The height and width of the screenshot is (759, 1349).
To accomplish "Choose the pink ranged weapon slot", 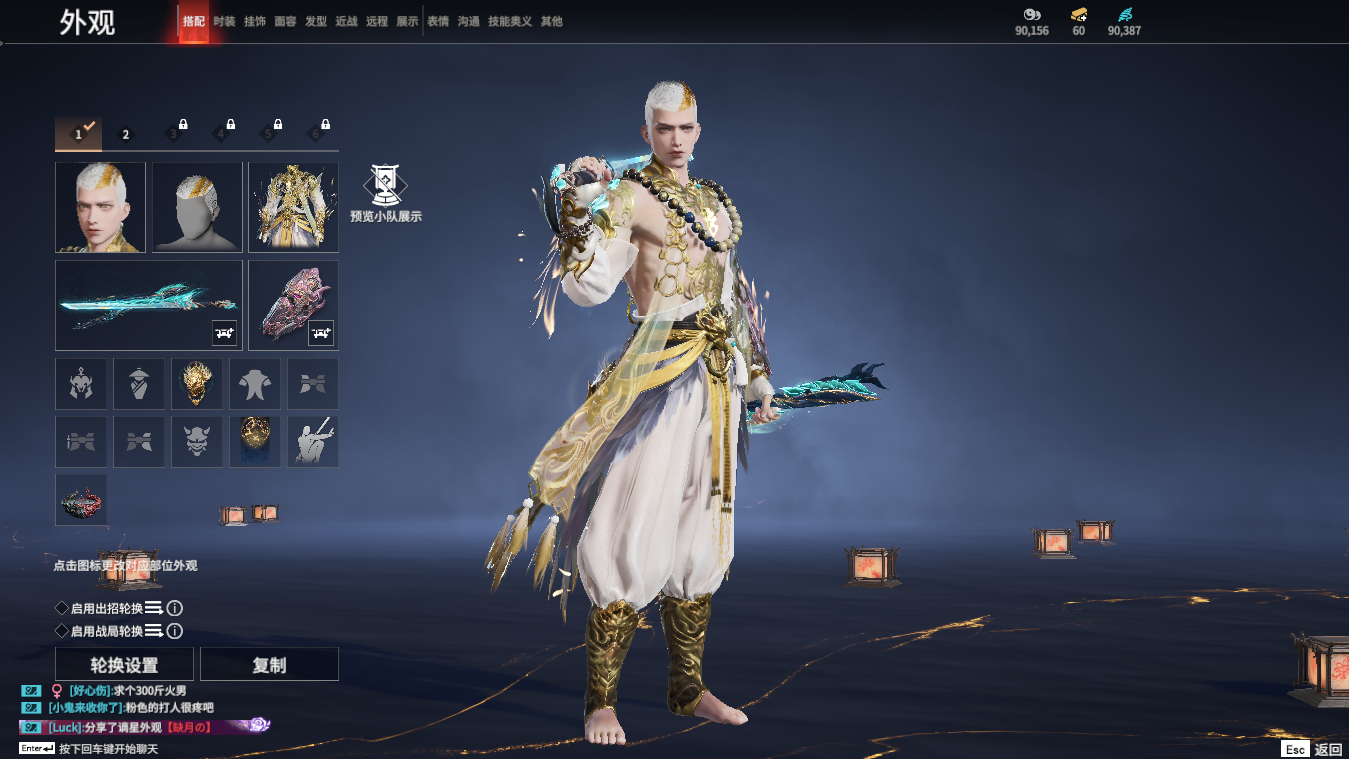I will pyautogui.click(x=293, y=305).
